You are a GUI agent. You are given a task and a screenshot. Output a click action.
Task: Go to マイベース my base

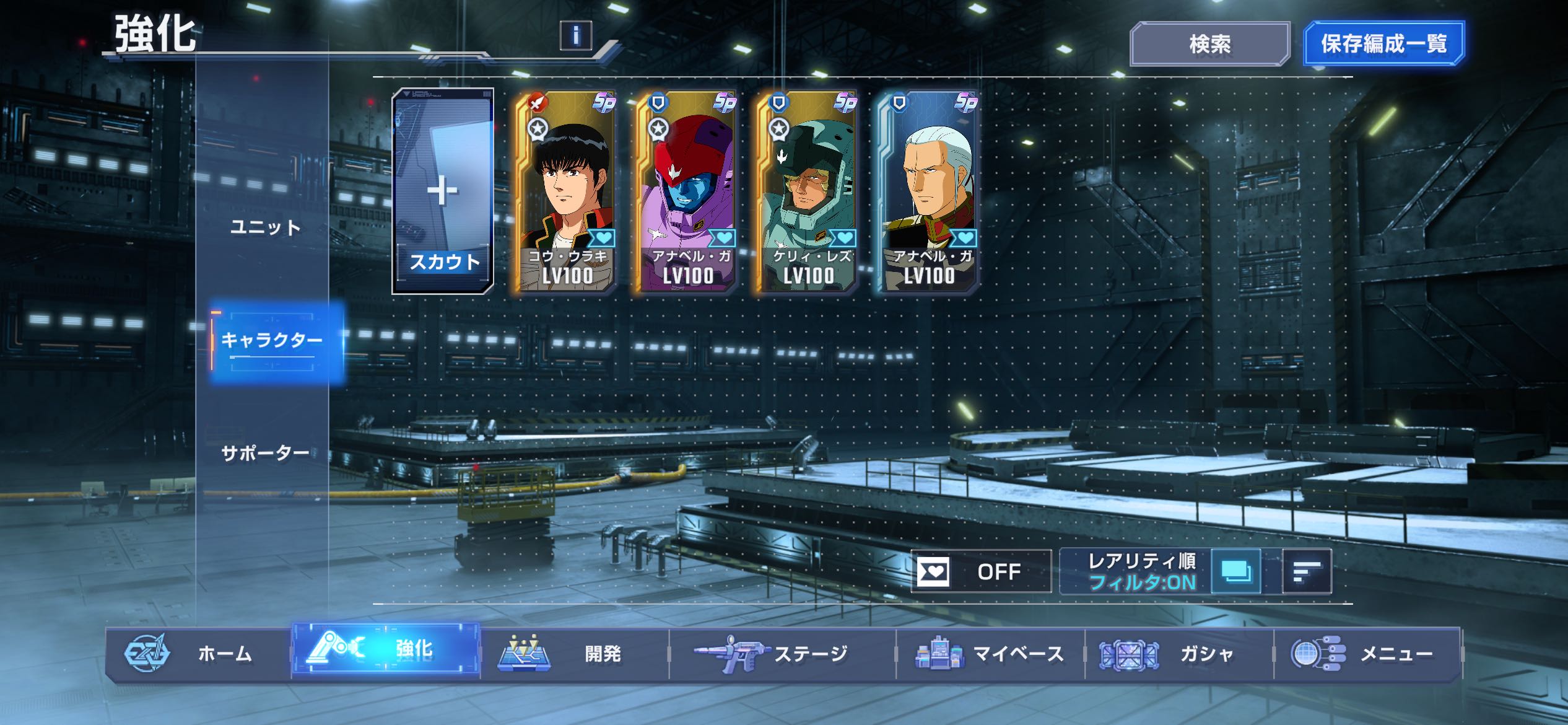coord(990,654)
